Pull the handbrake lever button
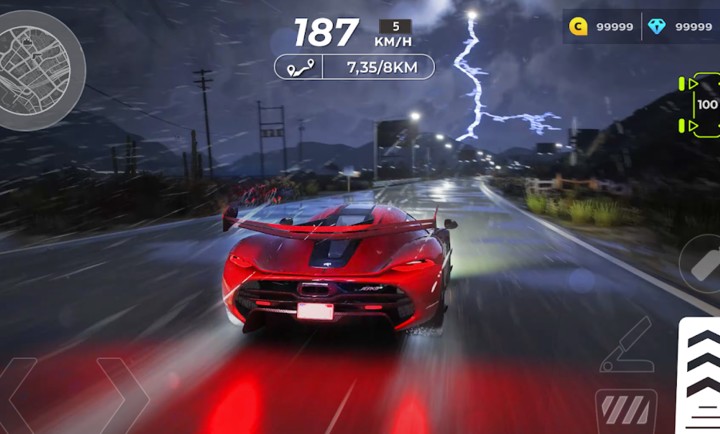720x434 pixels. click(626, 345)
